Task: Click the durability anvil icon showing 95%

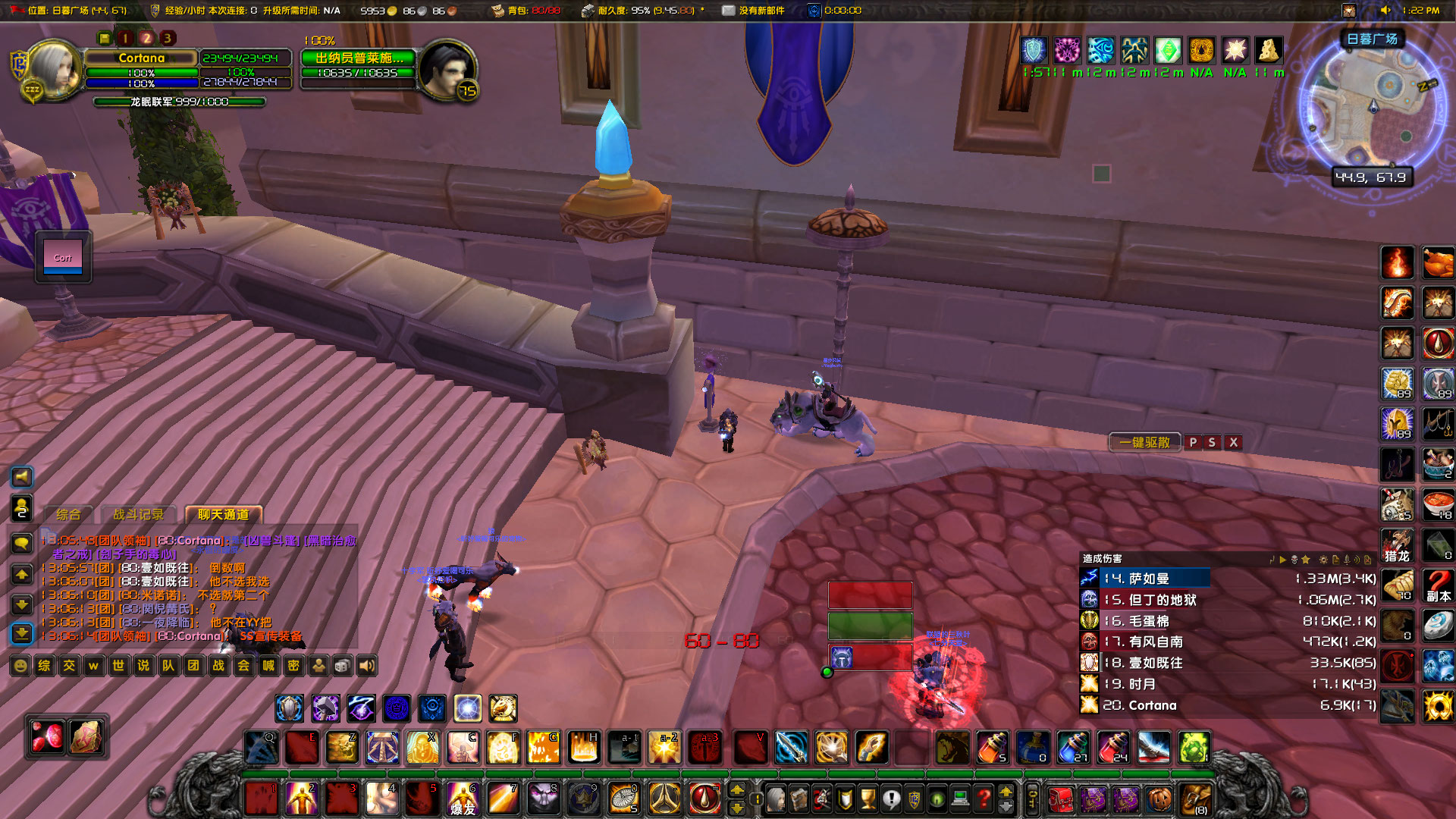Action: pos(588,10)
